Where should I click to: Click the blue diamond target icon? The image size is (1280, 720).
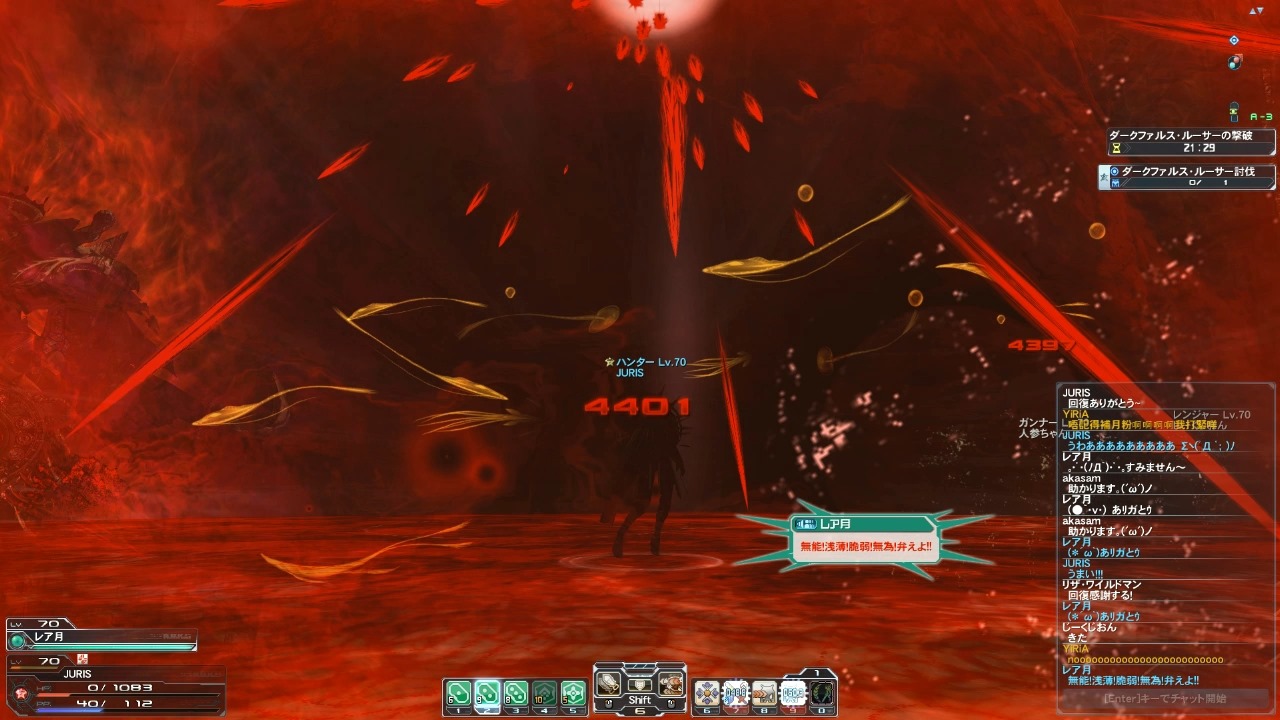(x=1234, y=40)
